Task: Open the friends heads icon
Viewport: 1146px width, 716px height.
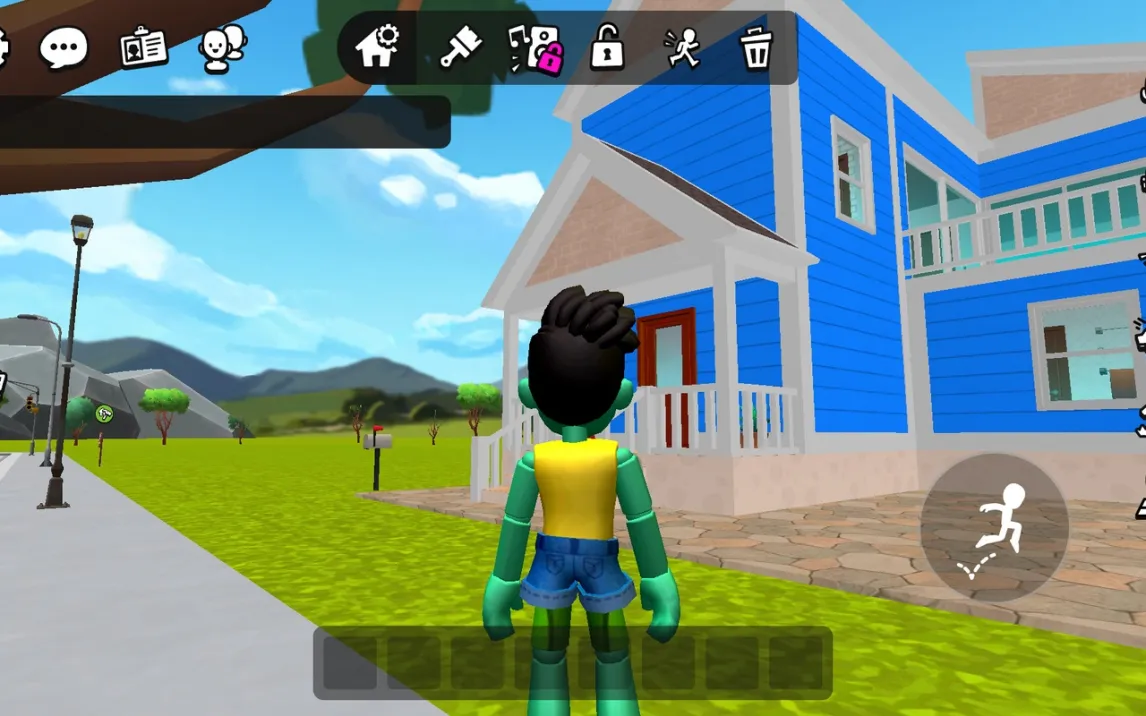Action: click(222, 48)
